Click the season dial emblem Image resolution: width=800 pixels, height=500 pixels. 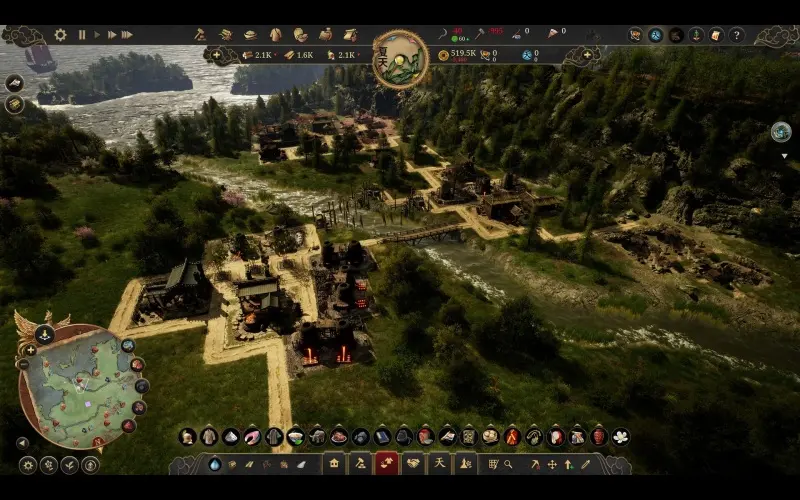[400, 59]
